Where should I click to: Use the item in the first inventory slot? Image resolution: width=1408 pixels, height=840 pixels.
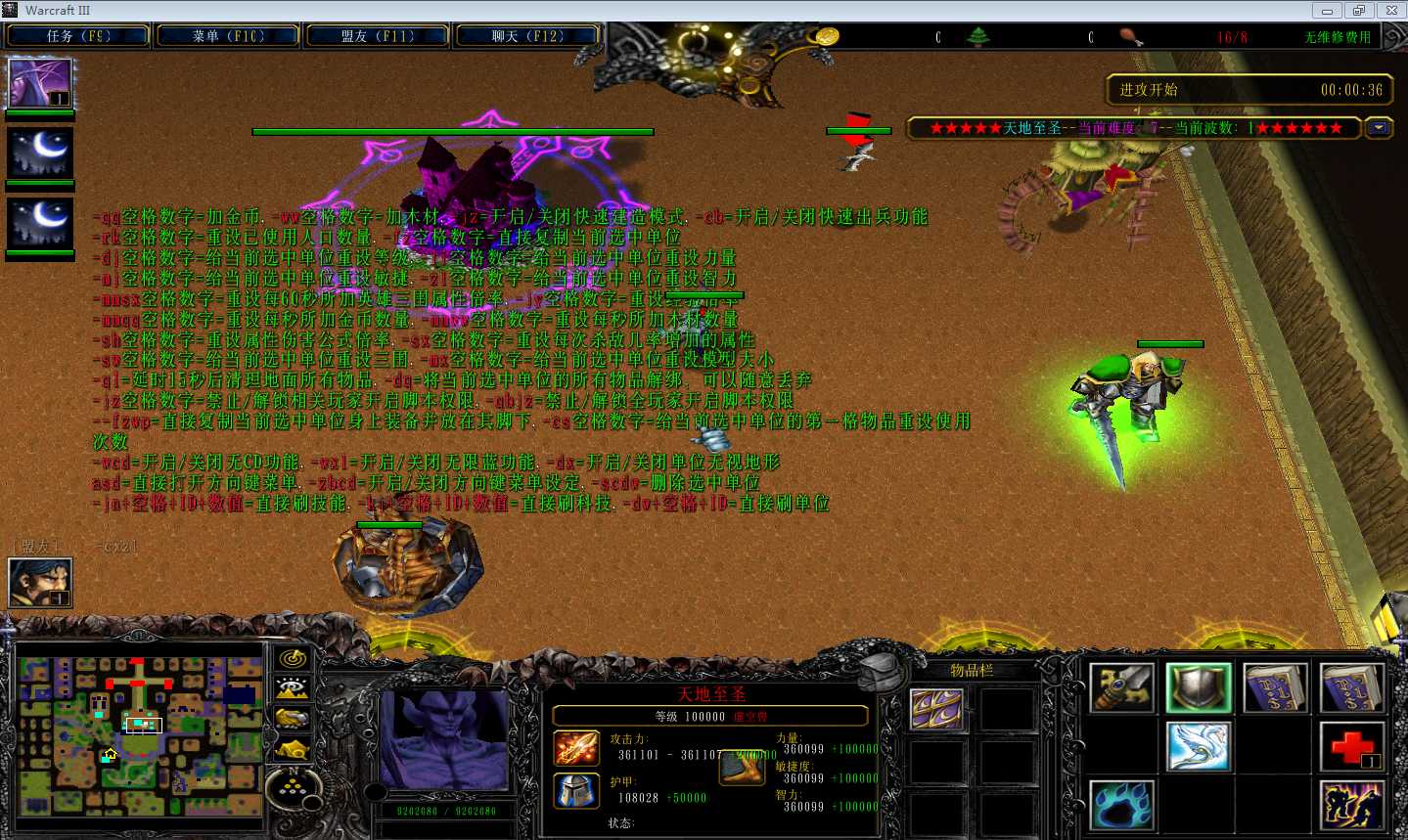(936, 709)
